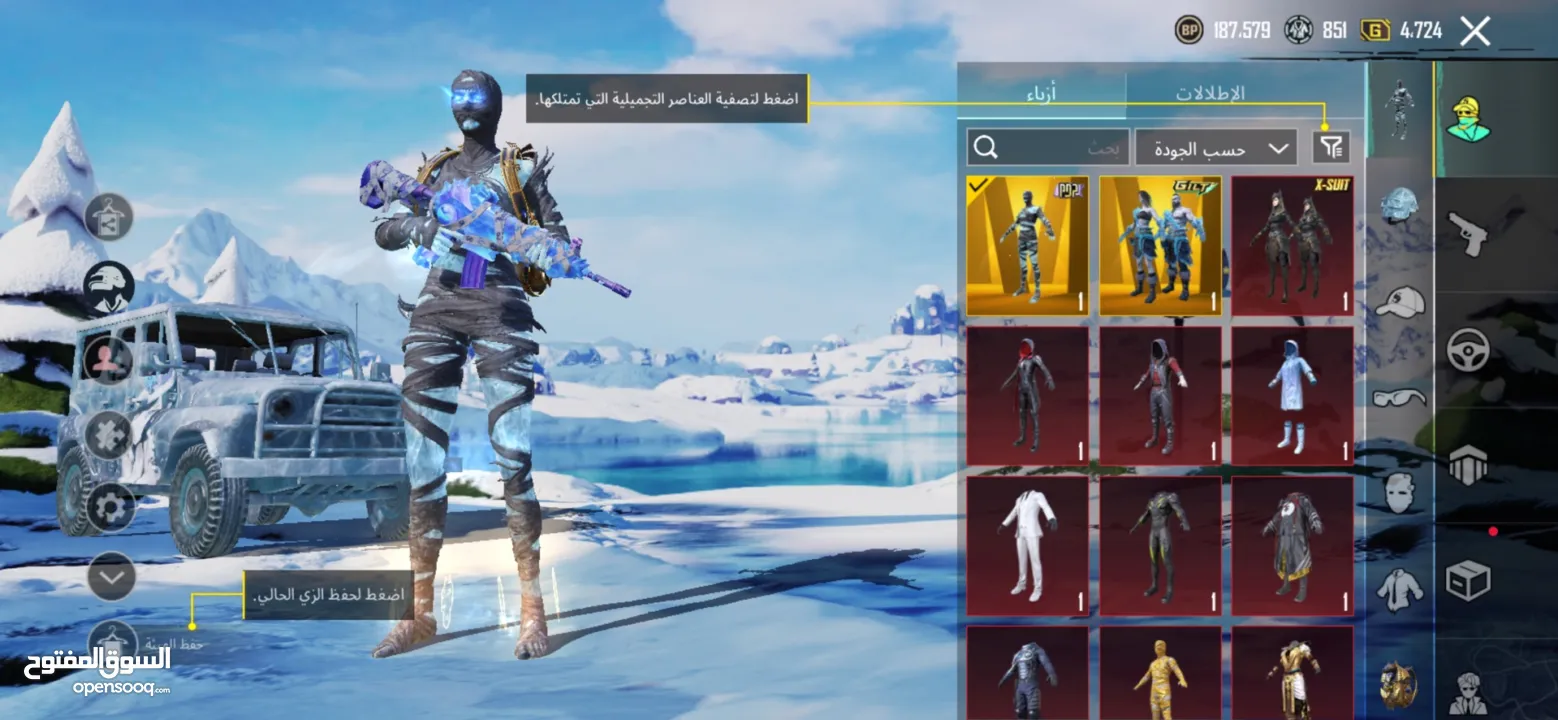Click the owned-items filter funnel button

coord(1331,148)
